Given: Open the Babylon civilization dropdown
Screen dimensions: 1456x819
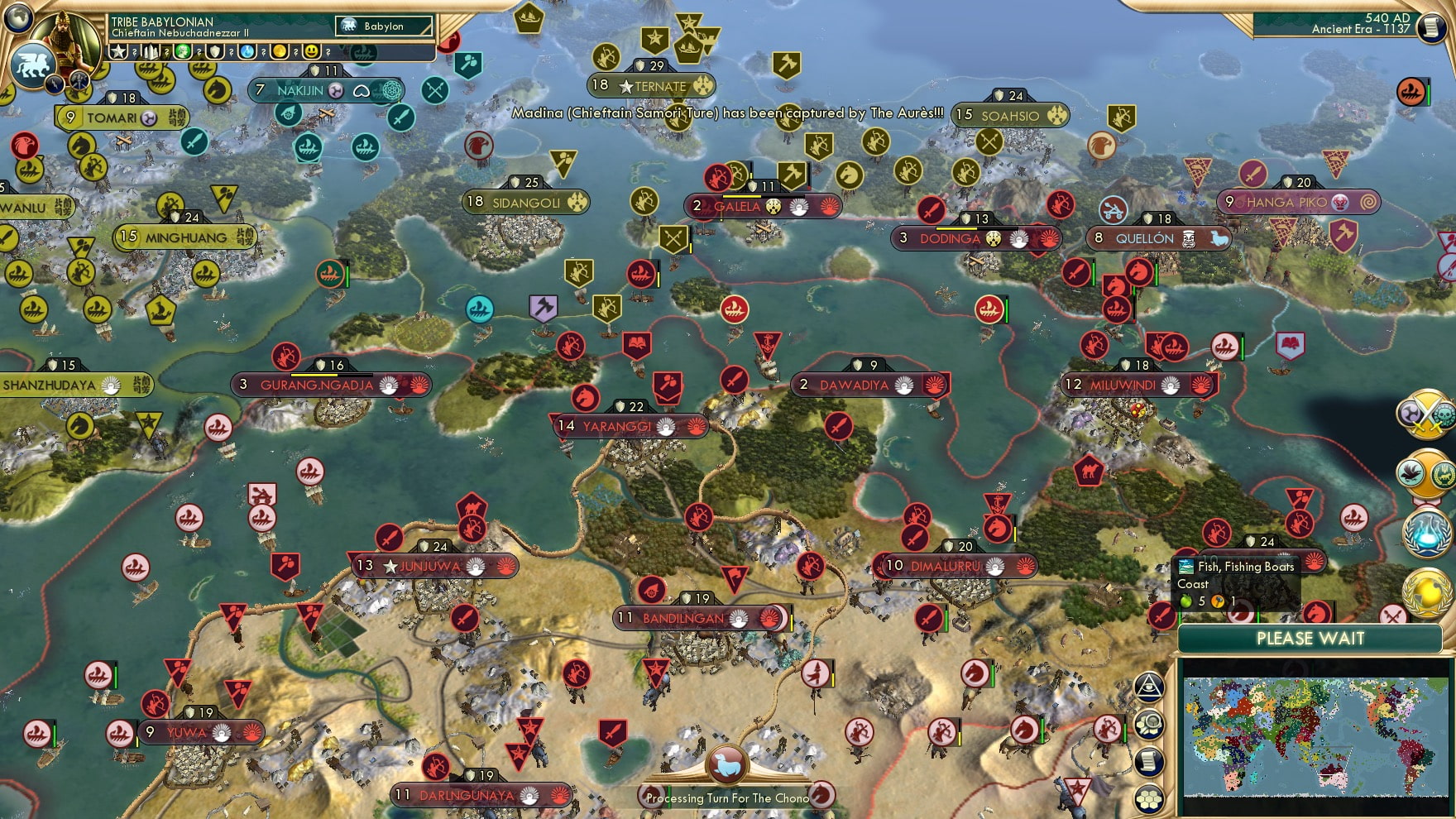Looking at the screenshot, I should tap(384, 26).
